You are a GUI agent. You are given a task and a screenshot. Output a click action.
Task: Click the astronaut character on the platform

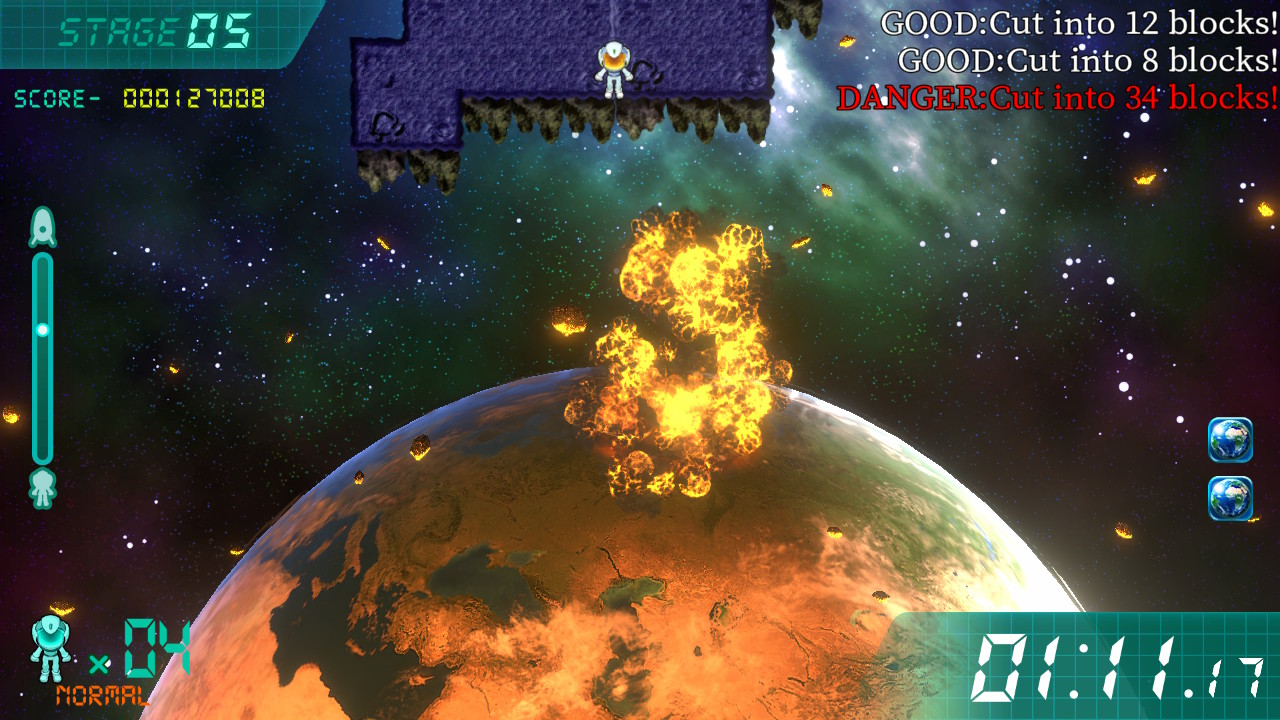point(614,68)
